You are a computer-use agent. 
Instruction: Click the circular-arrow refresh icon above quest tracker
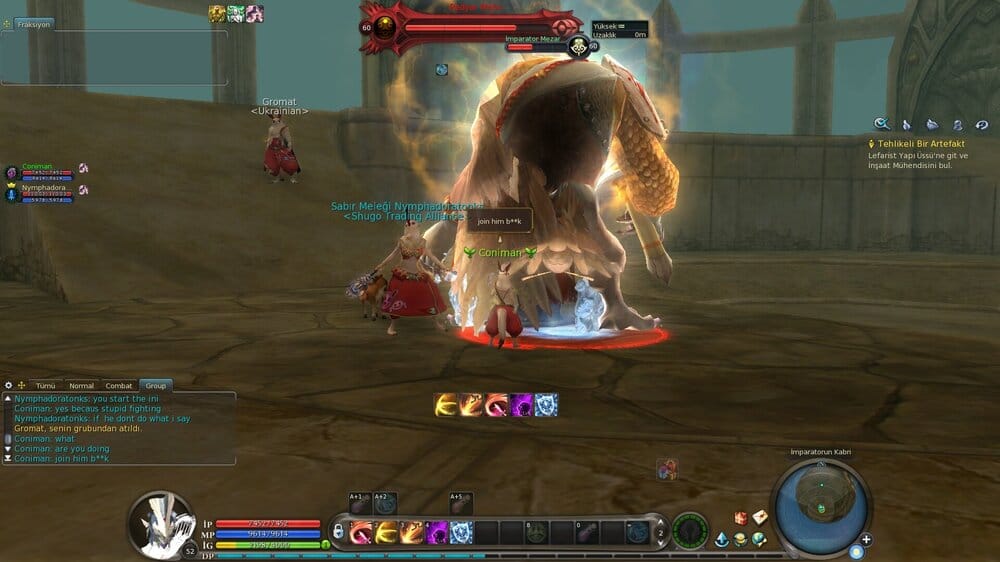click(x=982, y=124)
